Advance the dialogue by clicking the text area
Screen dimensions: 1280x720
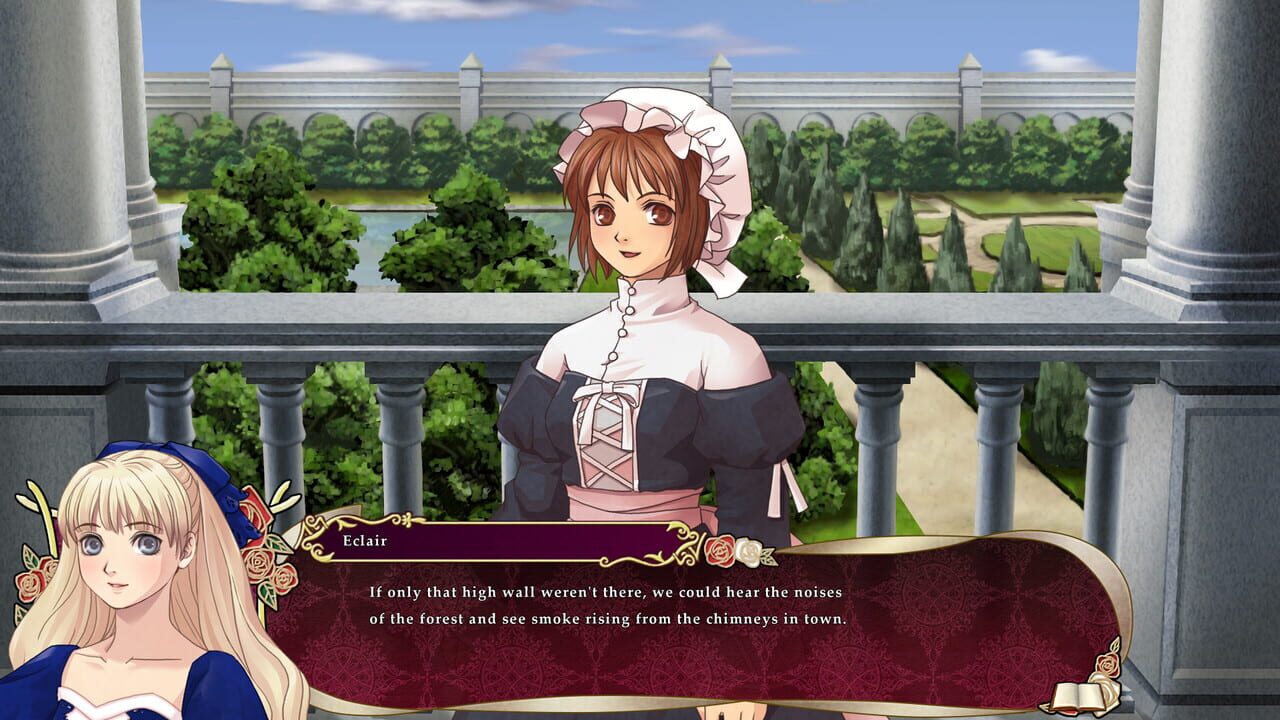pos(700,610)
